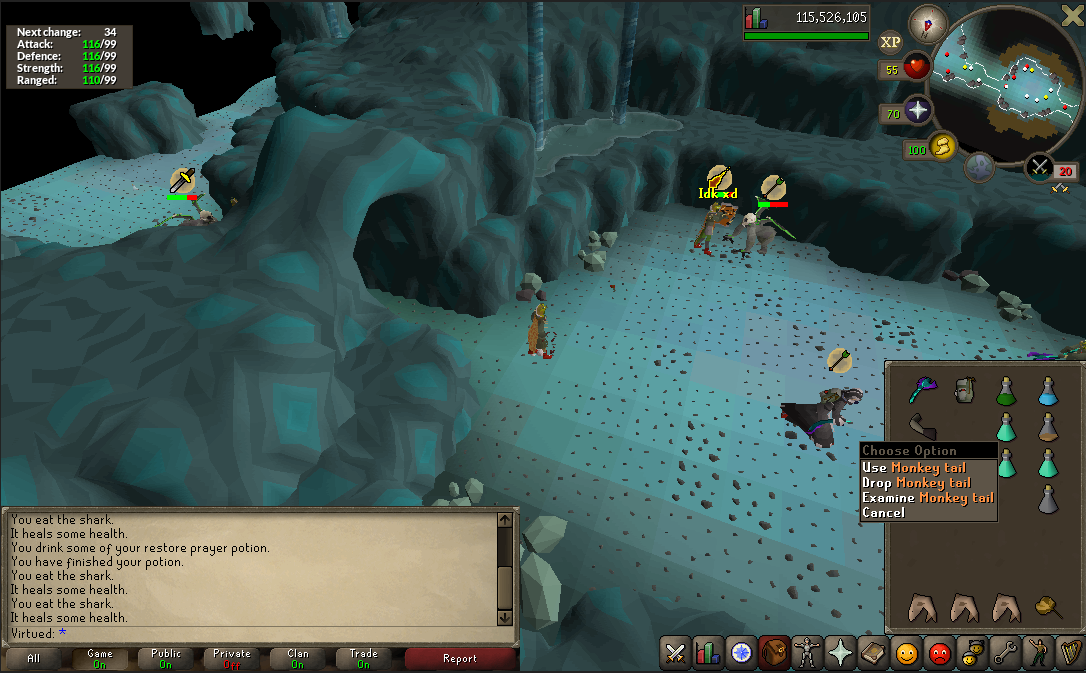Click the compass to face north
This screenshot has width=1086, height=673.
pyautogui.click(x=926, y=23)
